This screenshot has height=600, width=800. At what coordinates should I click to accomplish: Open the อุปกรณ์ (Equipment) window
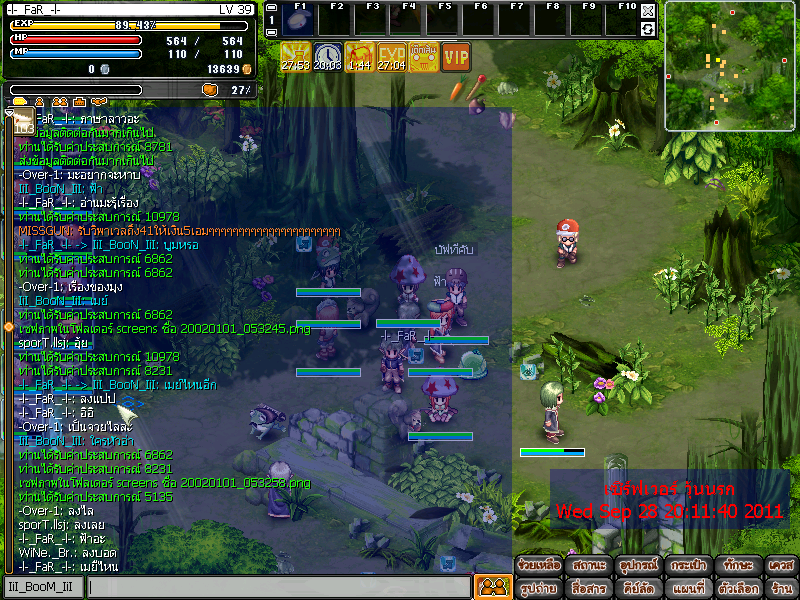coord(636,566)
